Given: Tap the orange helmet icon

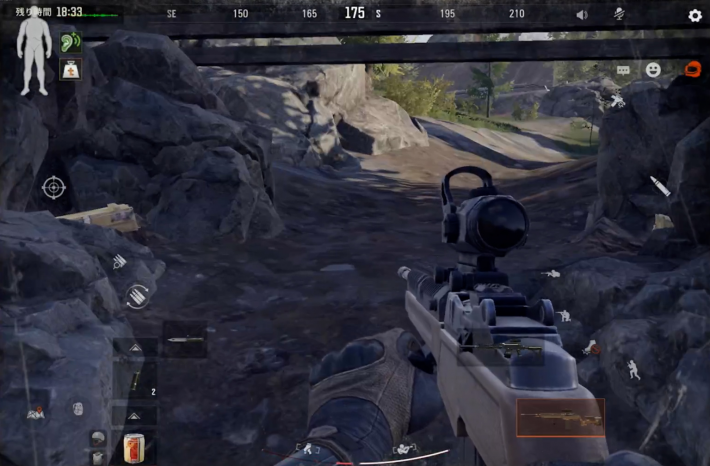Looking at the screenshot, I should 691,70.
